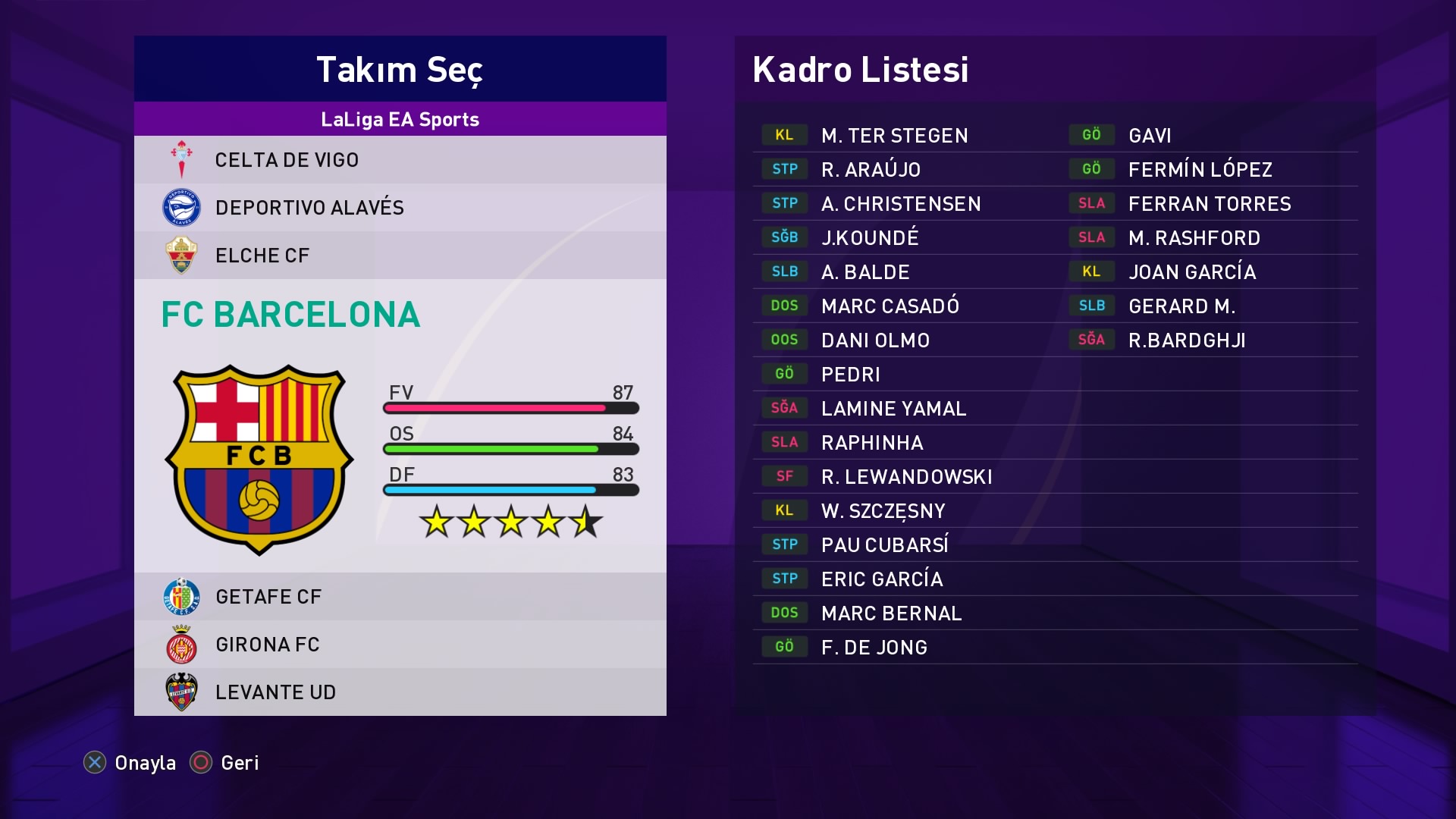Click the Onayla confirm label
Screen dimensions: 1456x819
[145, 763]
